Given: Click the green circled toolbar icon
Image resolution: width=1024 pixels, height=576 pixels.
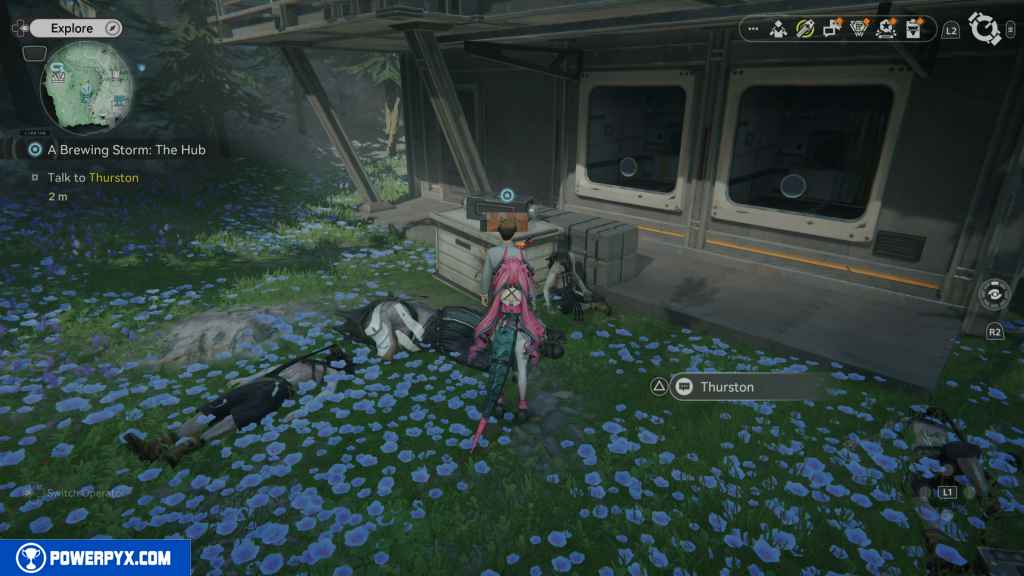Looking at the screenshot, I should pyautogui.click(x=805, y=29).
